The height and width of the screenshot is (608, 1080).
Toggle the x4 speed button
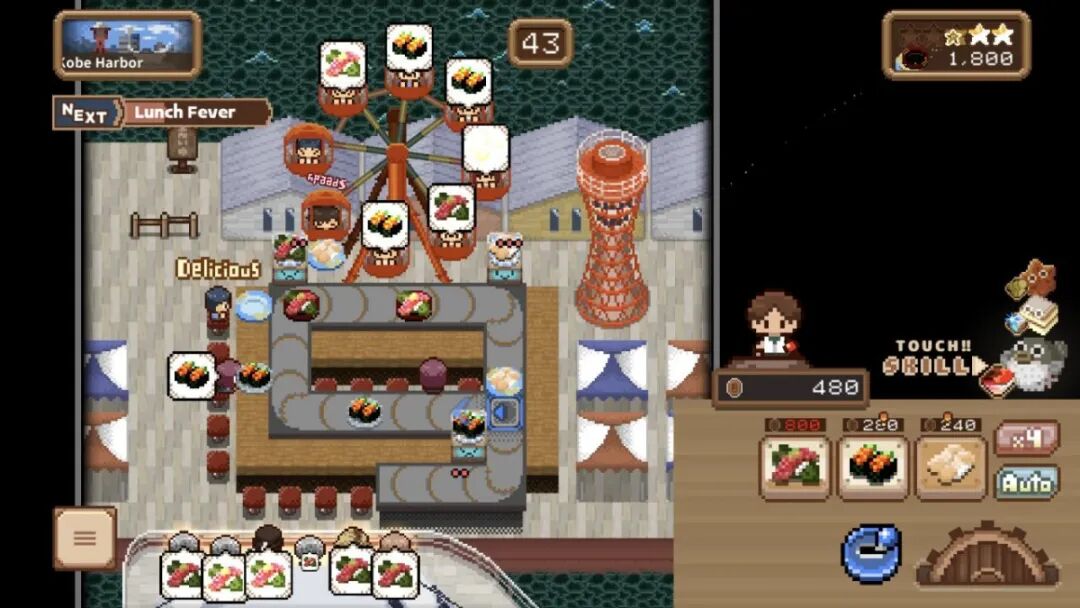(1026, 438)
